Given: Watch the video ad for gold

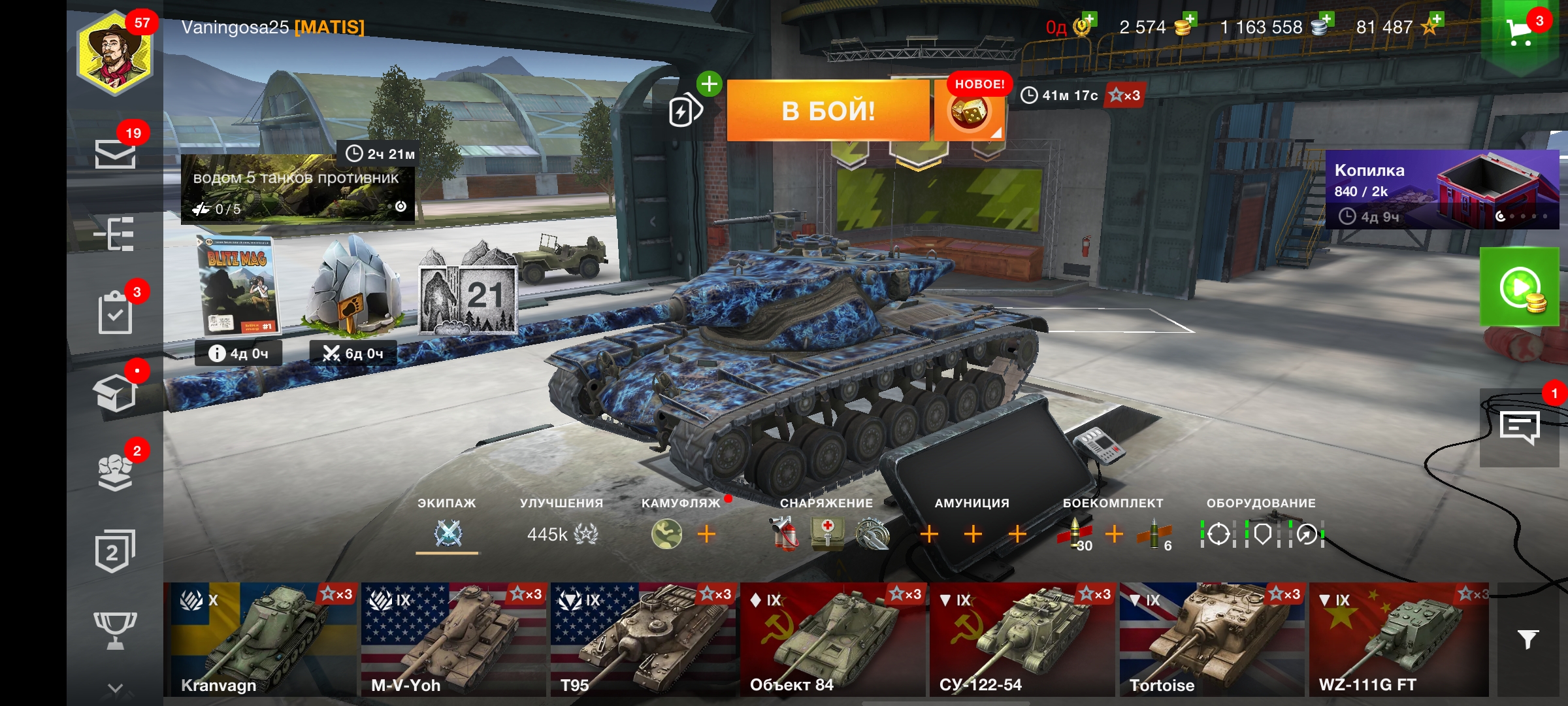Looking at the screenshot, I should click(x=1520, y=287).
